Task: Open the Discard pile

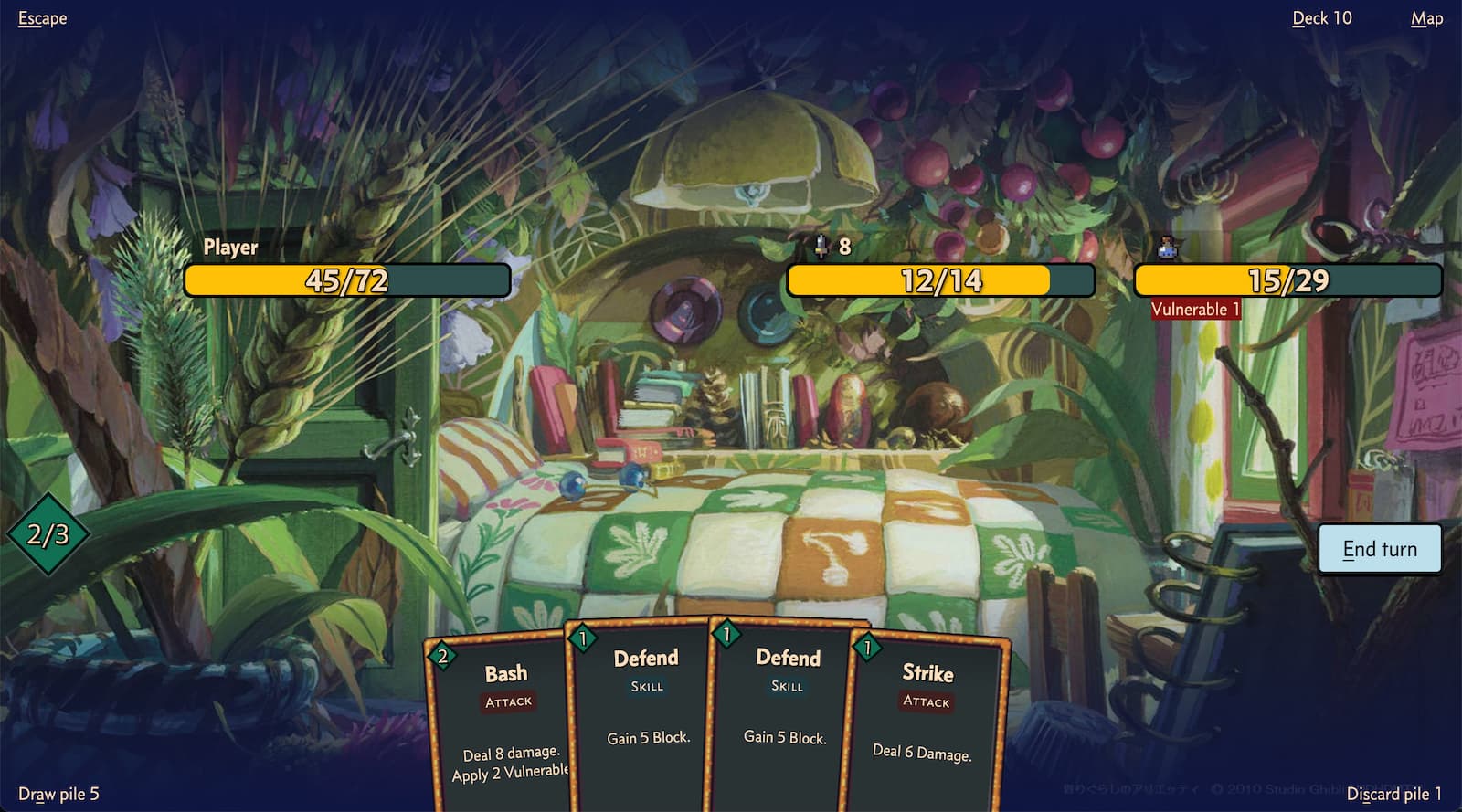Action: (x=1393, y=794)
